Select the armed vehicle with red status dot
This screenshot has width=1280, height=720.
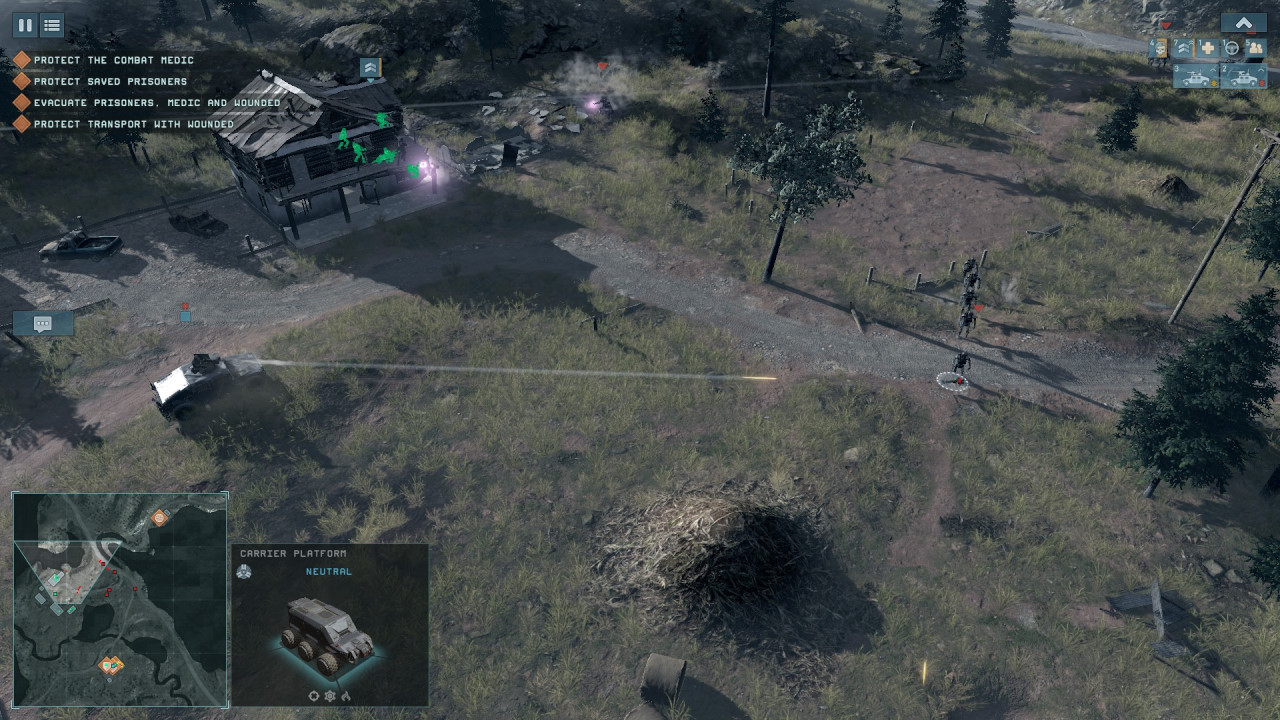(x=1244, y=77)
